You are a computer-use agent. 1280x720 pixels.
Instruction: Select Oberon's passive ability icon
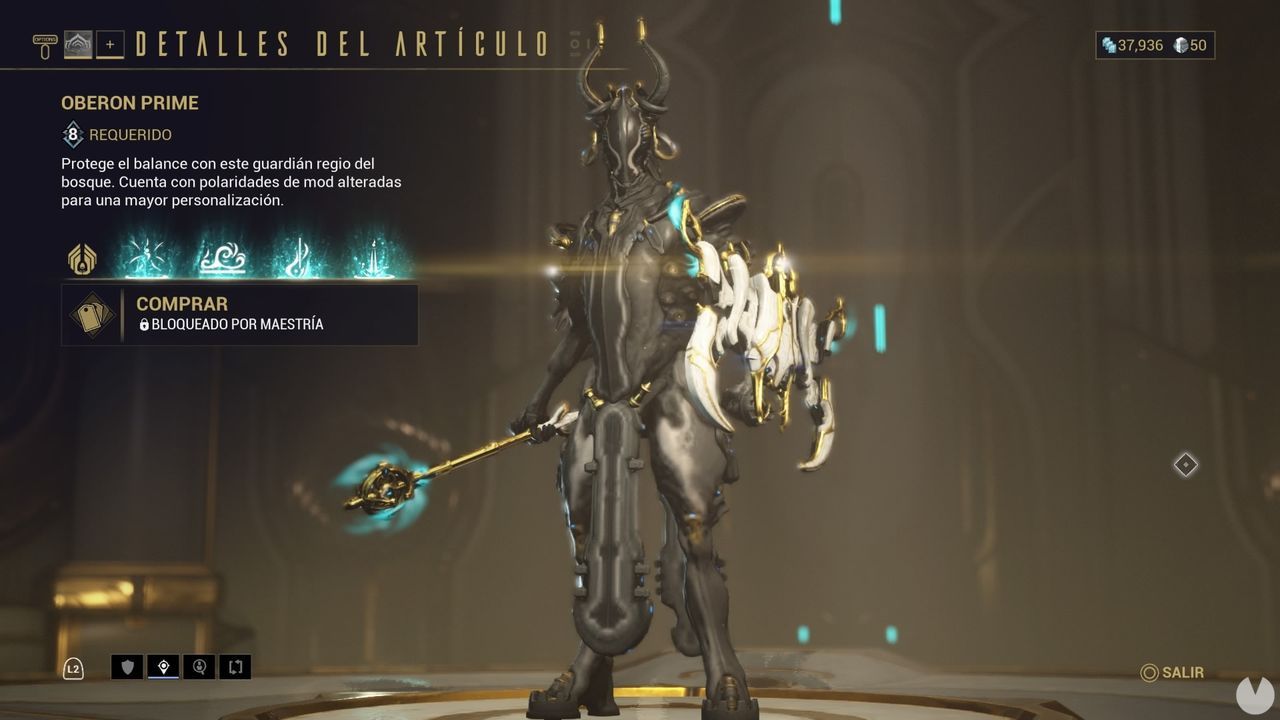point(83,258)
